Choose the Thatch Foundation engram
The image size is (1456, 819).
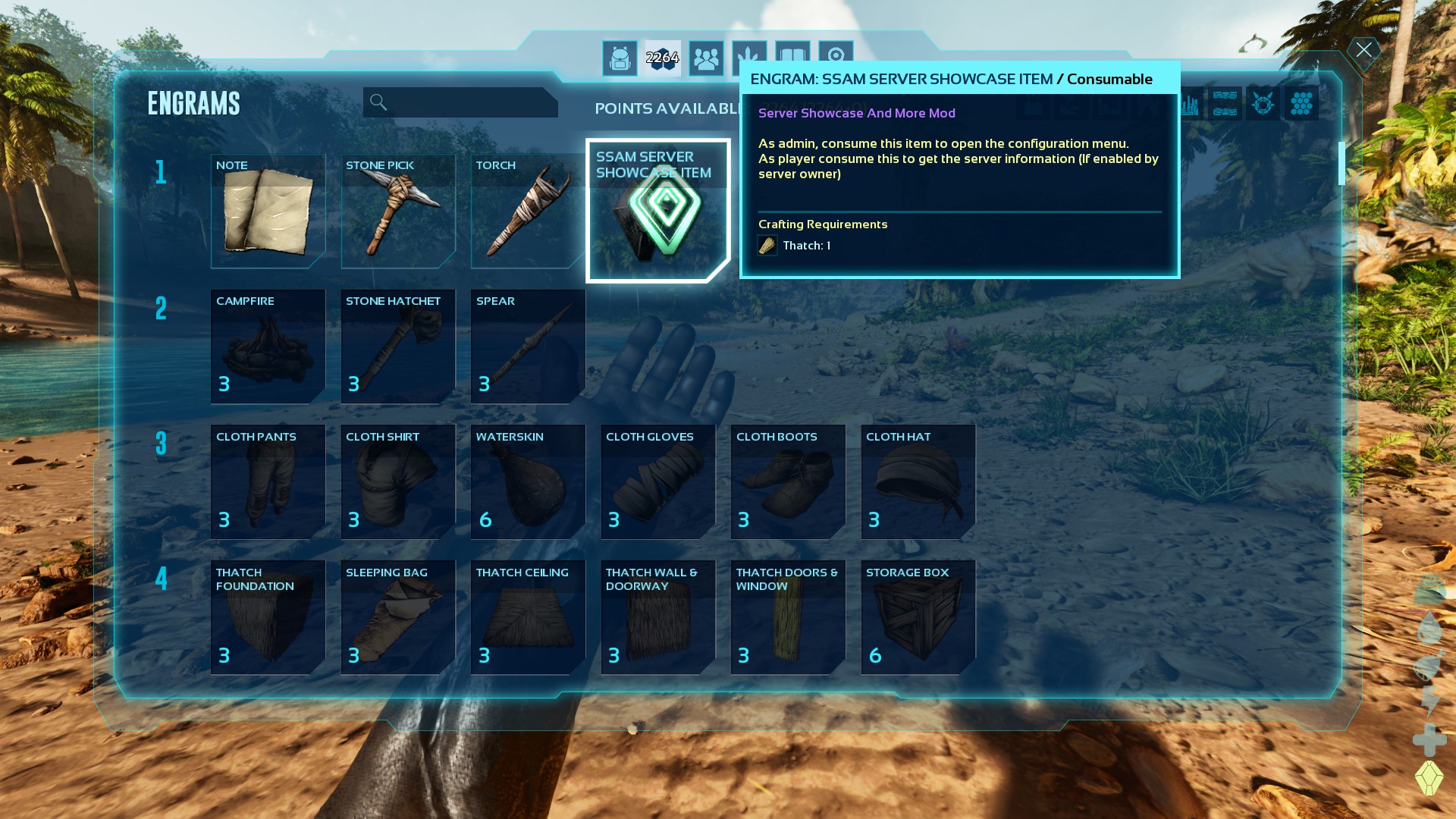coord(268,617)
